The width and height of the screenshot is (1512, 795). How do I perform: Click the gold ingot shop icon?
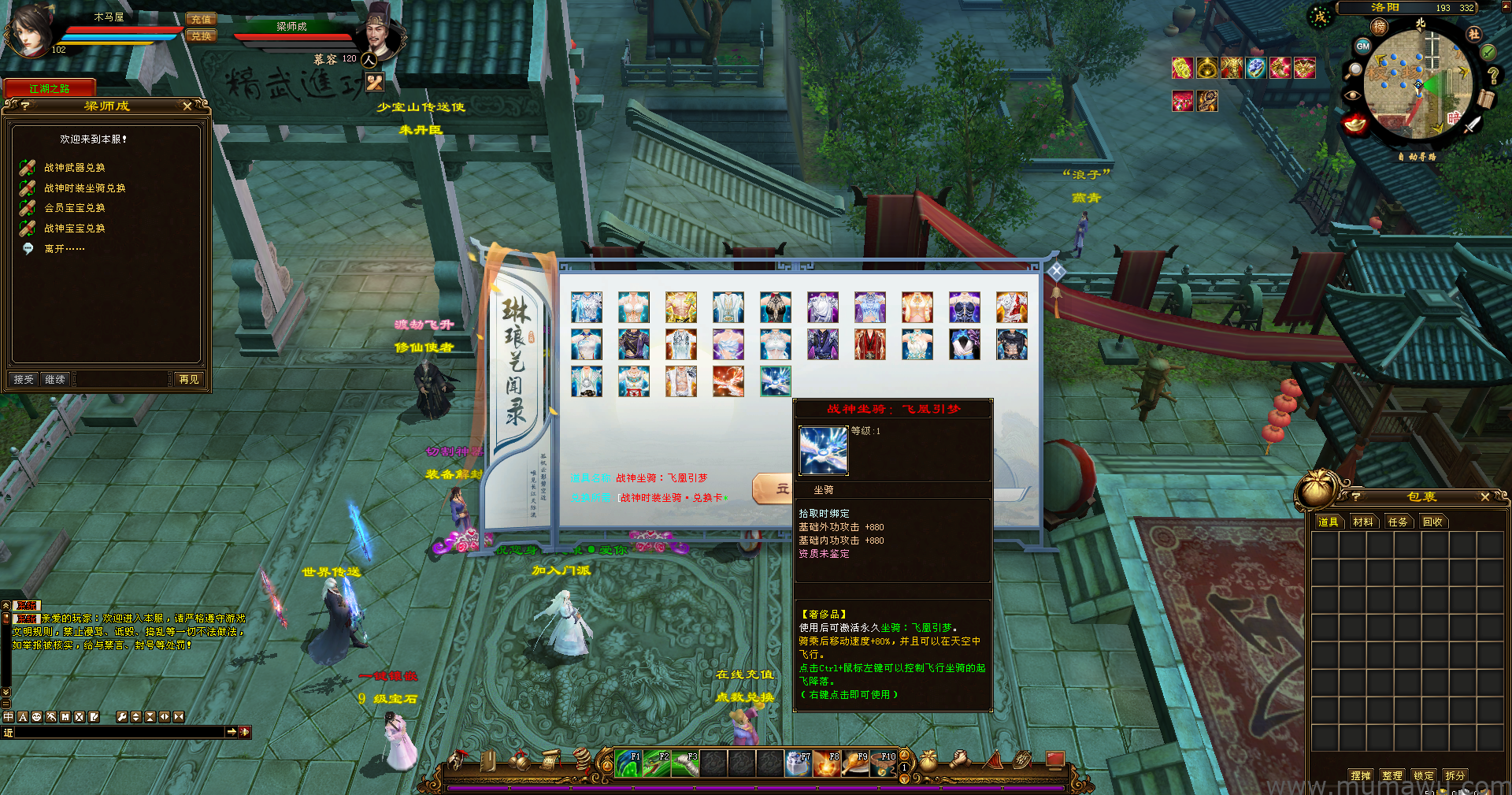1354,124
